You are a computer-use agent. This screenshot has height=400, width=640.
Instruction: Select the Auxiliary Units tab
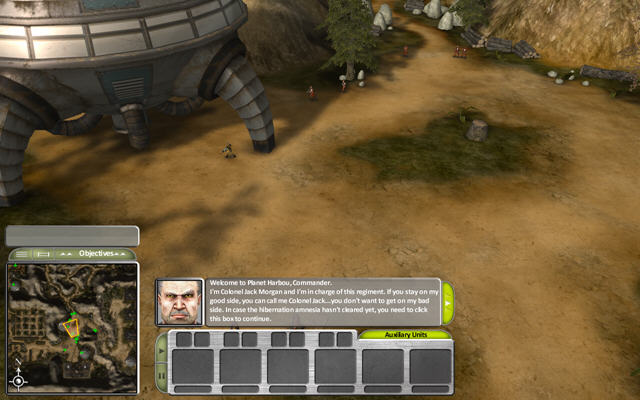pos(405,334)
